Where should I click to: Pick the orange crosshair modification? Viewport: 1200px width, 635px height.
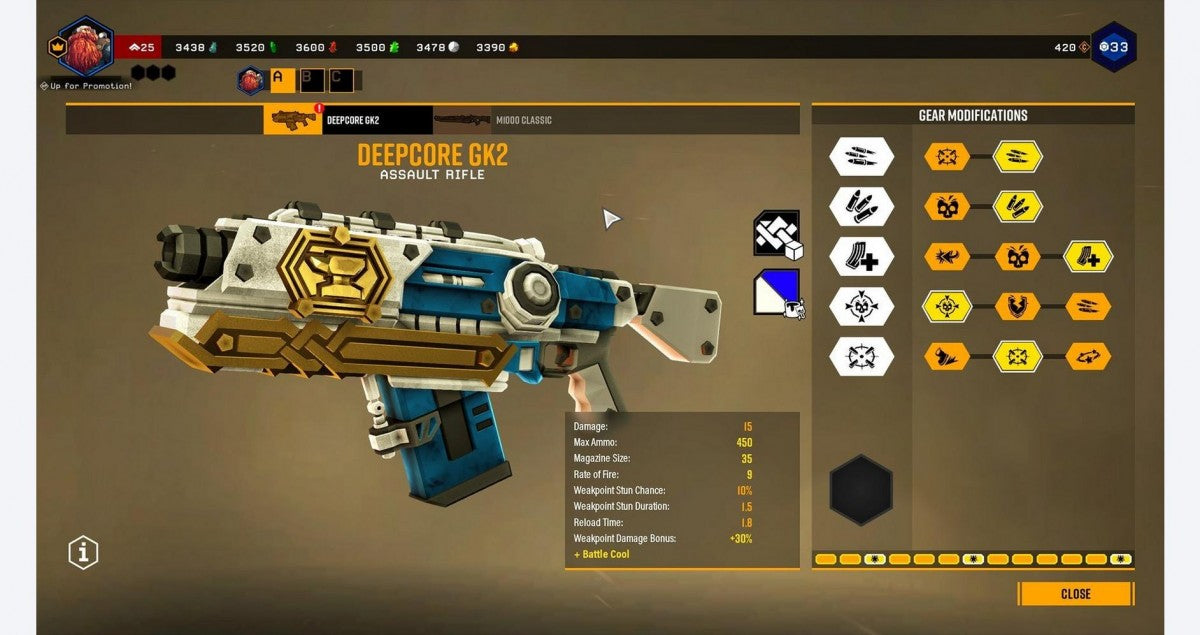[946, 156]
